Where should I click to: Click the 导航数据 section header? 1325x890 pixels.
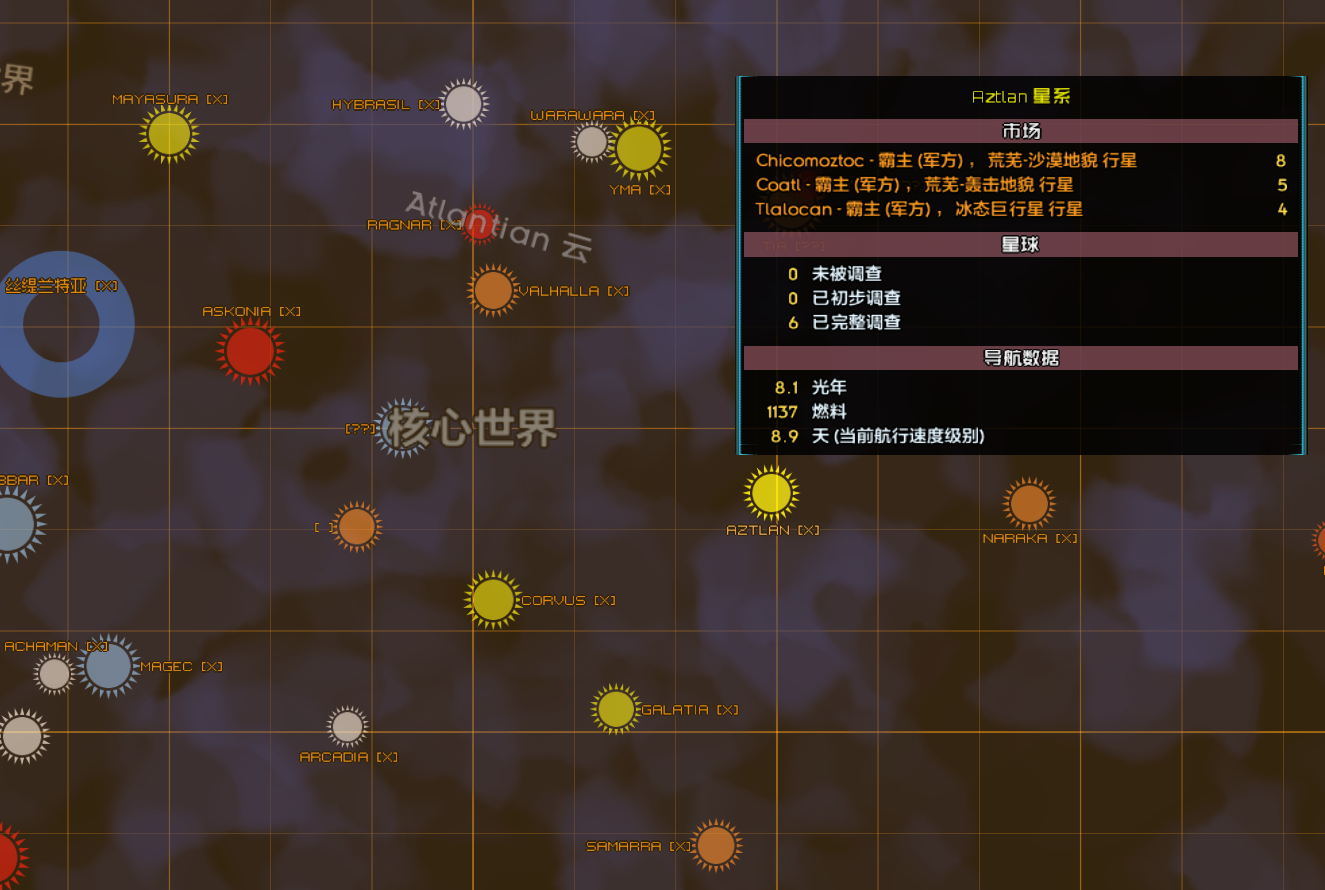click(1020, 357)
